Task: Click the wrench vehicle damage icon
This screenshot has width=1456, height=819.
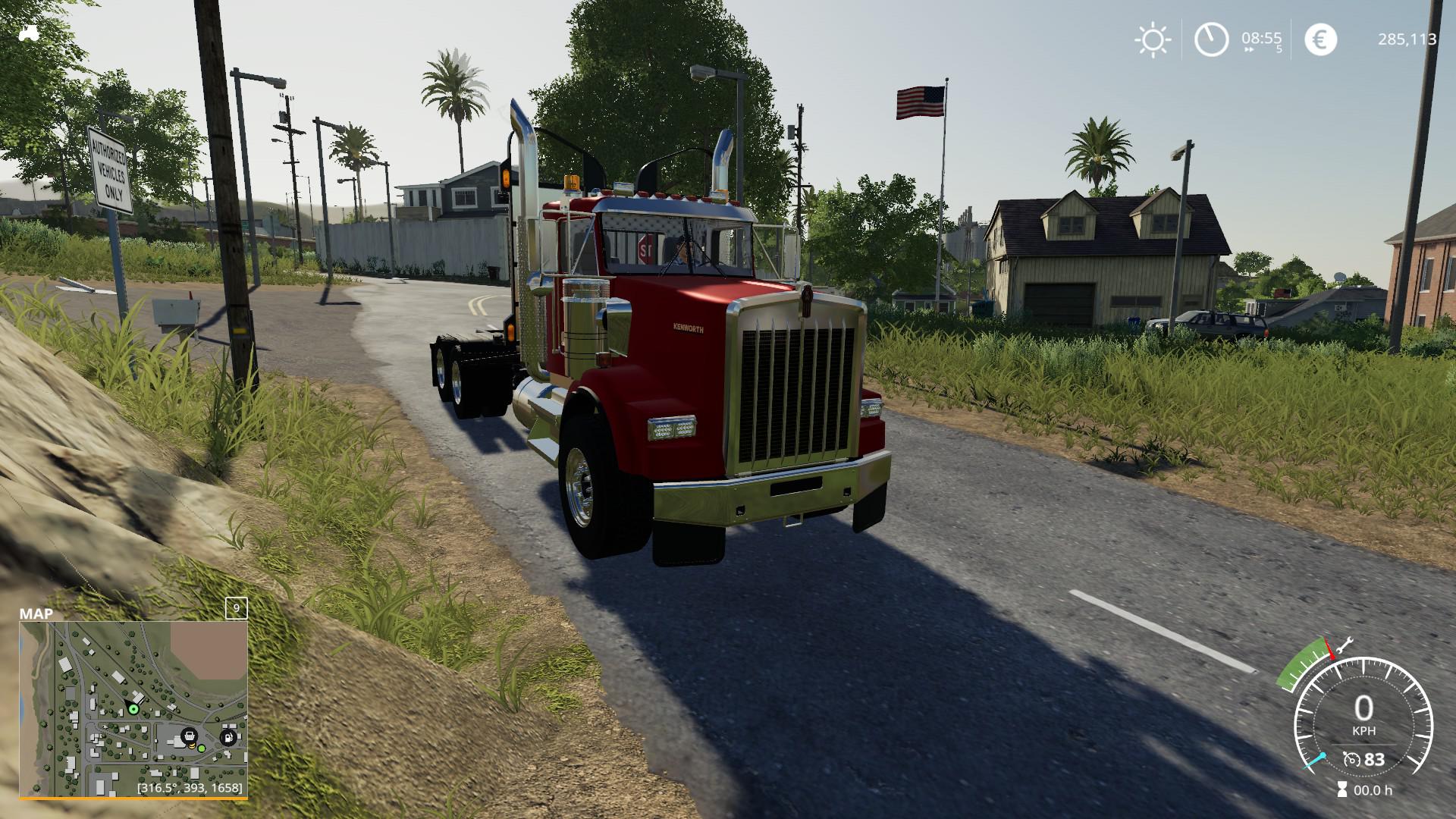Action: coord(1345,646)
